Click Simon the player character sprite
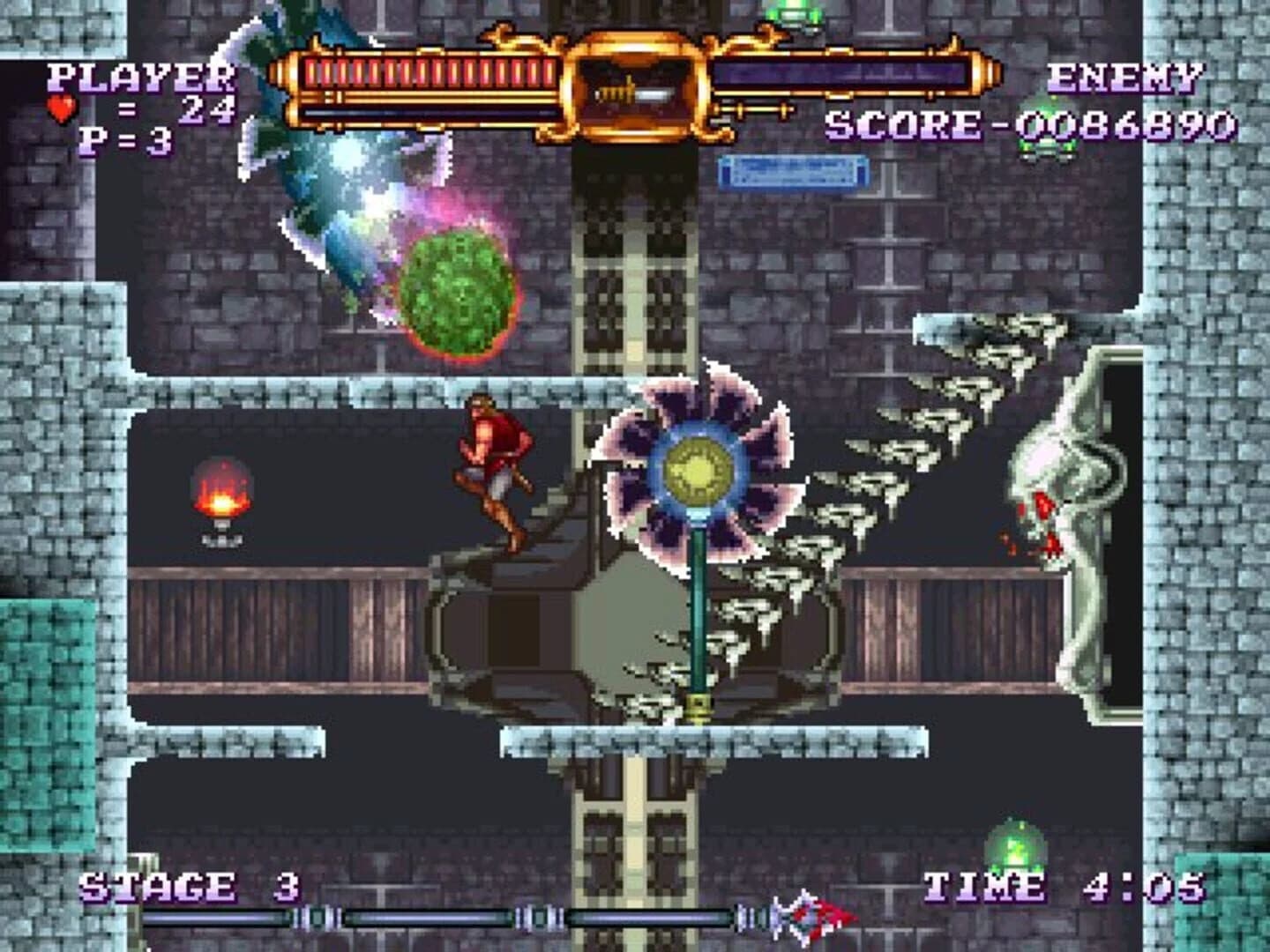 (x=489, y=467)
